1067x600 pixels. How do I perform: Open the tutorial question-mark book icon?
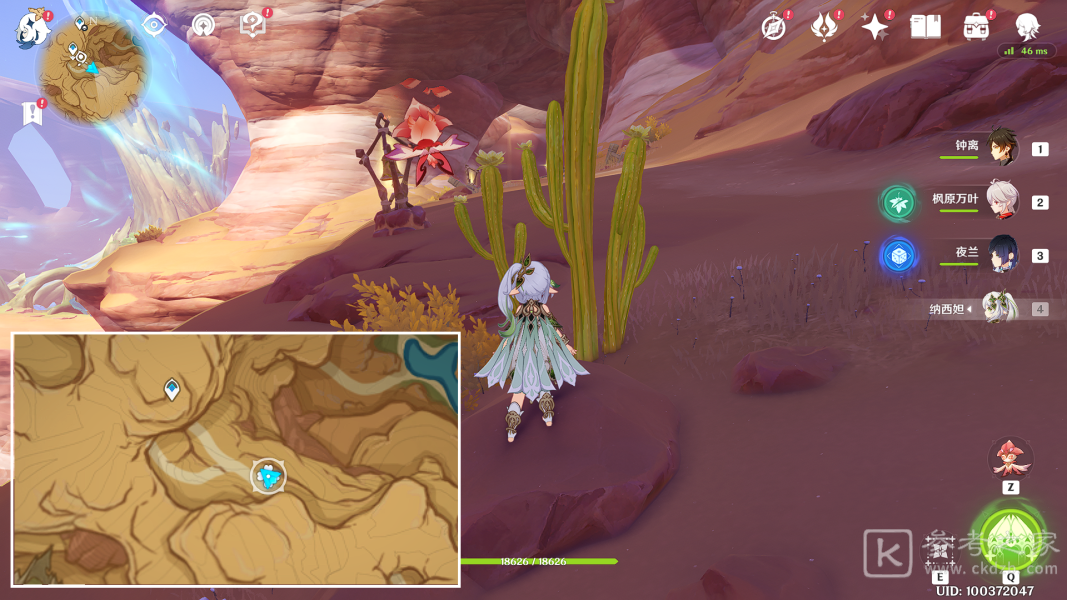[x=253, y=26]
